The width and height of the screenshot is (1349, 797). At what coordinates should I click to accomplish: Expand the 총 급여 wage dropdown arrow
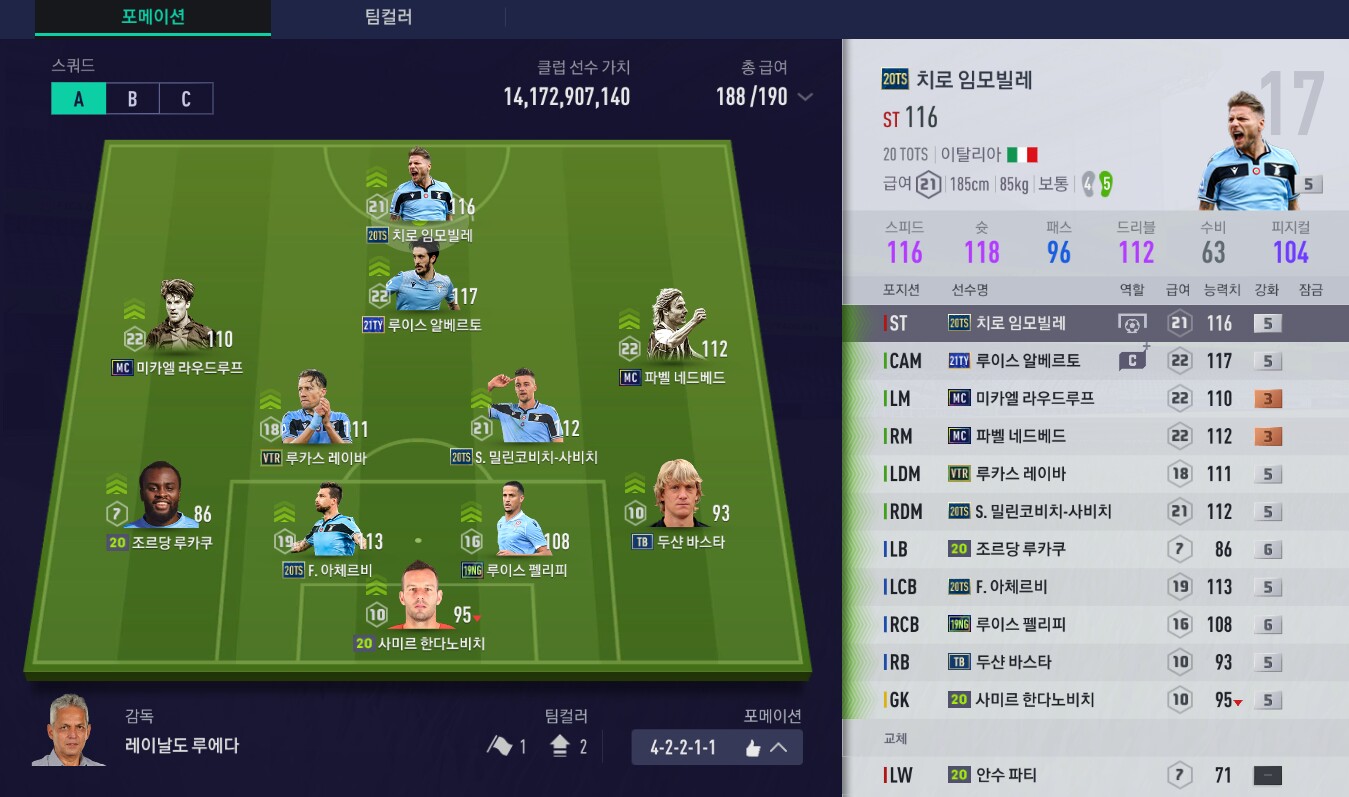805,97
